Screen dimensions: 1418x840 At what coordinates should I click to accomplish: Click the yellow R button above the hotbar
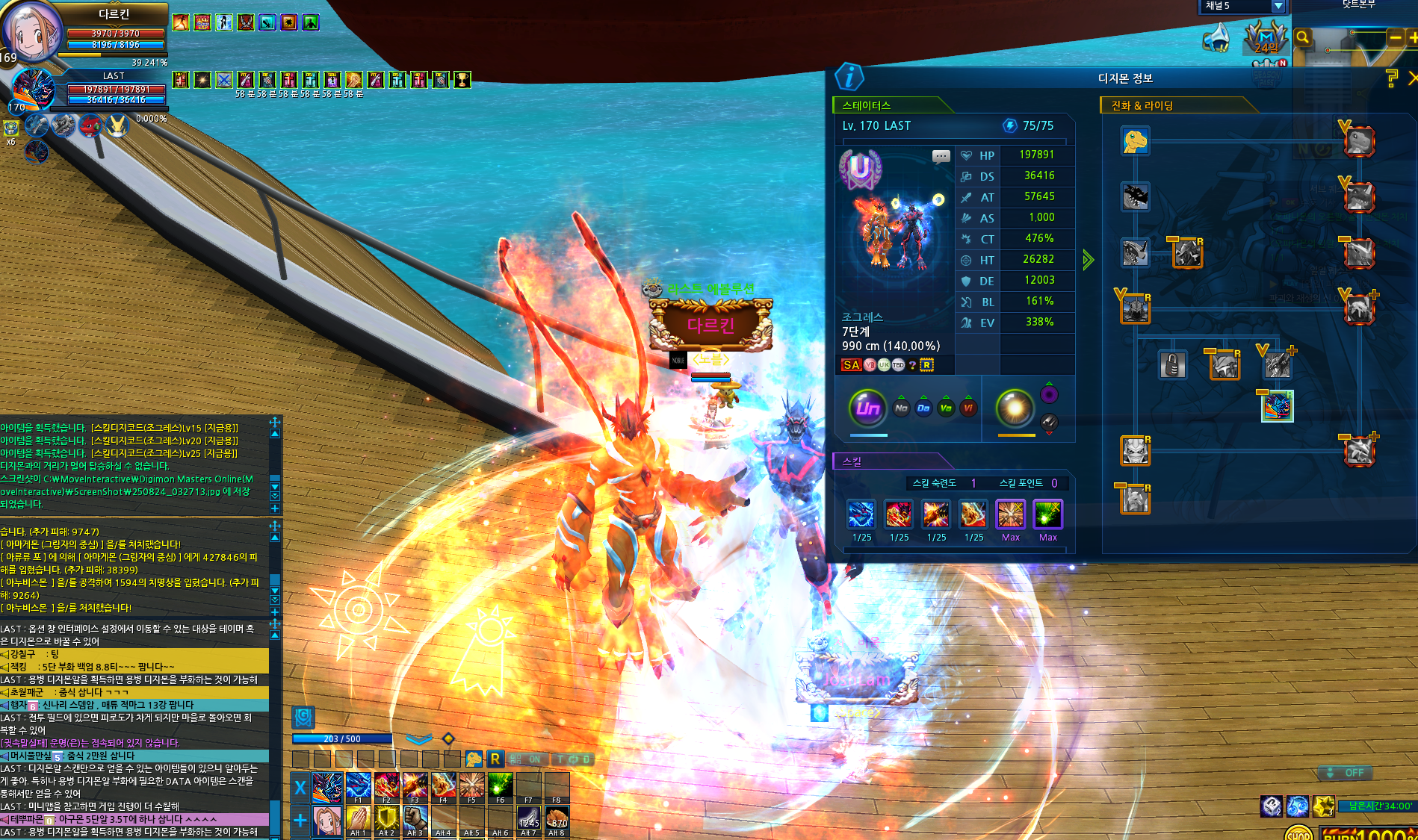tap(495, 759)
